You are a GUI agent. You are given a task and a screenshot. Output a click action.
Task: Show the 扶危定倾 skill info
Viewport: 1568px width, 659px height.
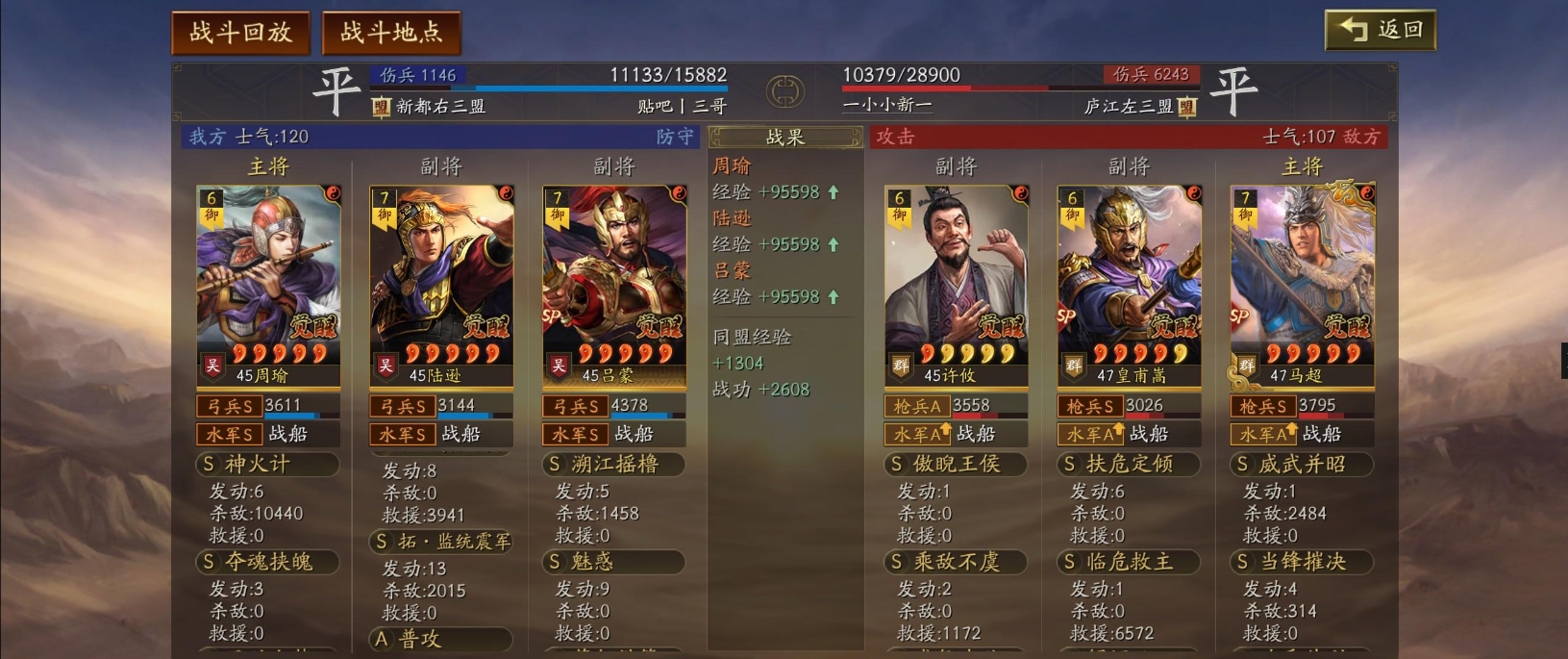(1130, 465)
